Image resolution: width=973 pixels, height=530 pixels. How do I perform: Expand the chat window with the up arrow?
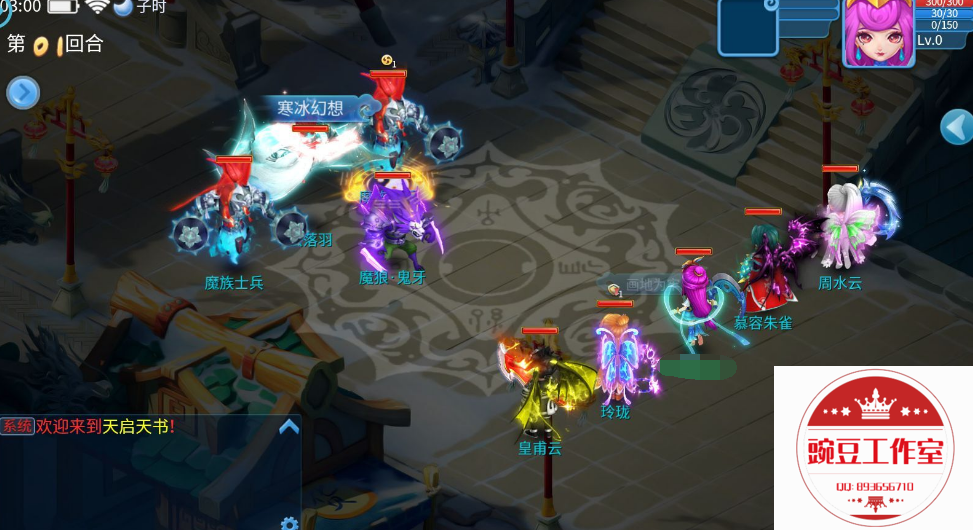click(288, 427)
